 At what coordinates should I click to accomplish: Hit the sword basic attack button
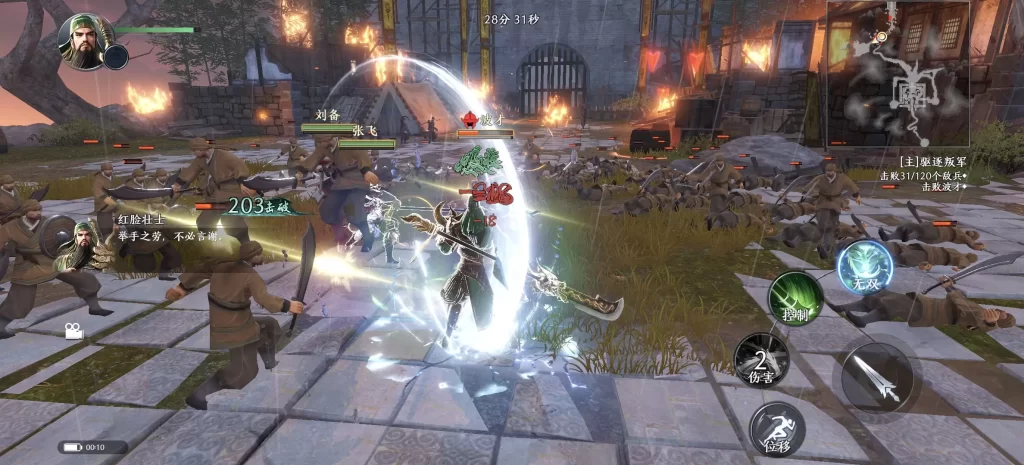[878, 377]
